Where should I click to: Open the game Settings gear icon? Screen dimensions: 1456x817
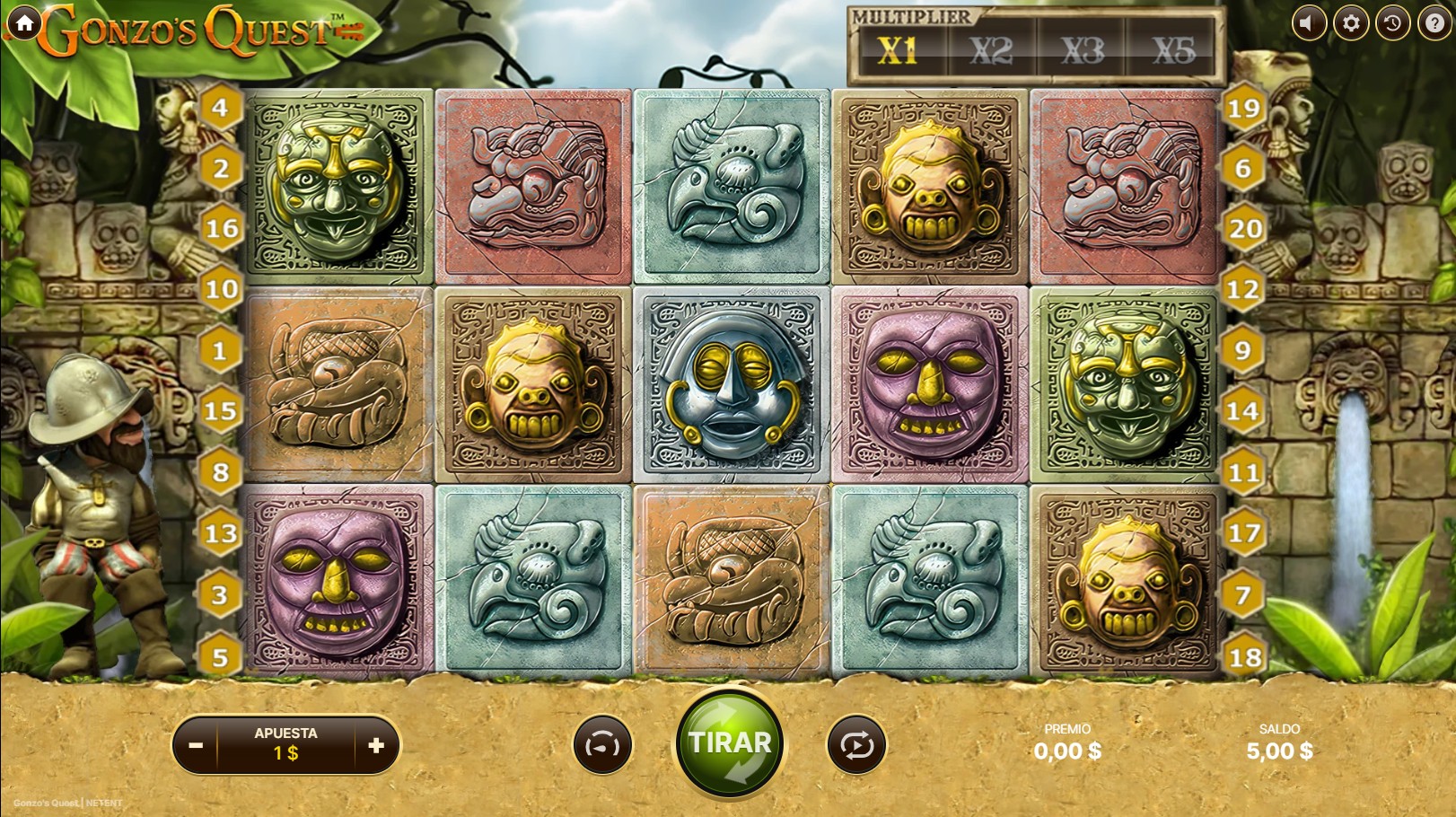click(x=1350, y=23)
